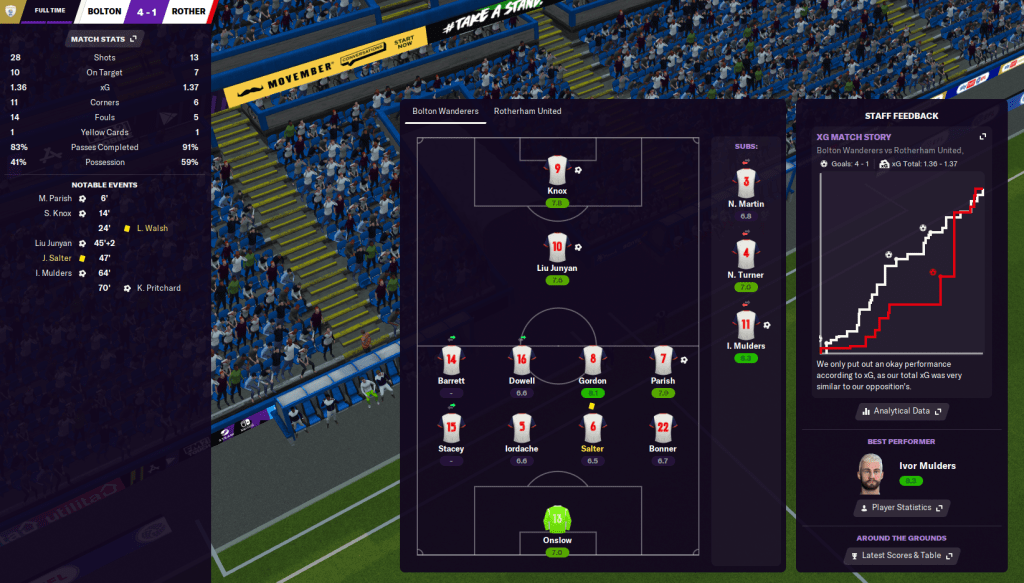
Task: Choose substitute N. Martin
Action: click(x=746, y=183)
